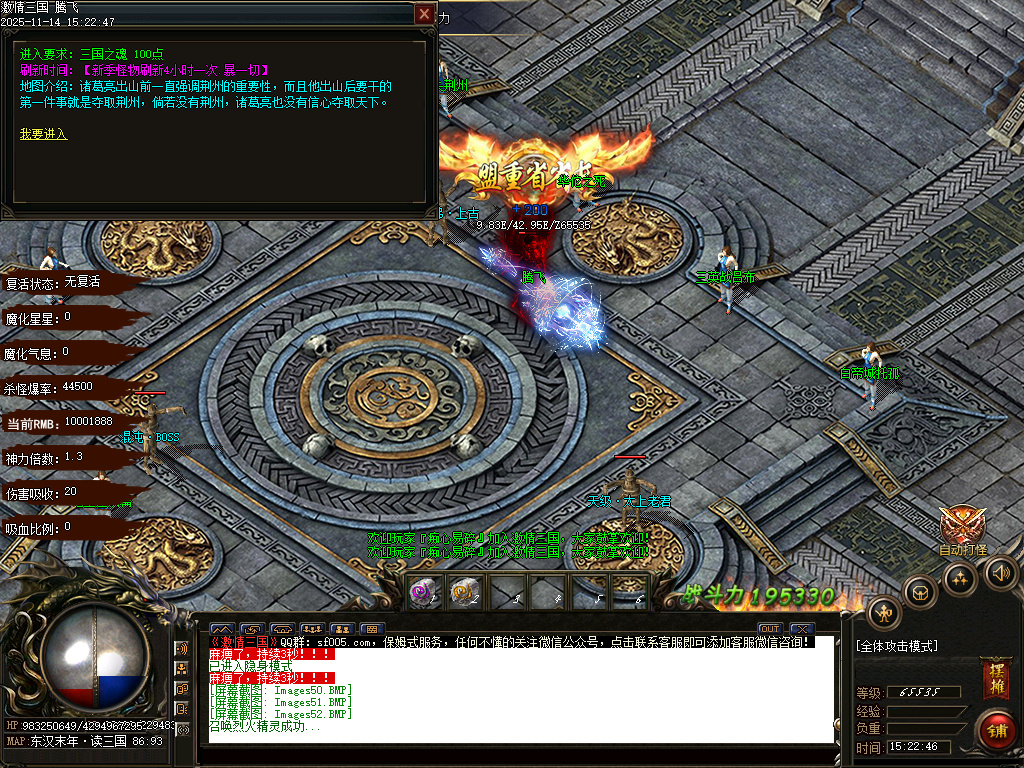Open the character figure round button

tap(884, 612)
